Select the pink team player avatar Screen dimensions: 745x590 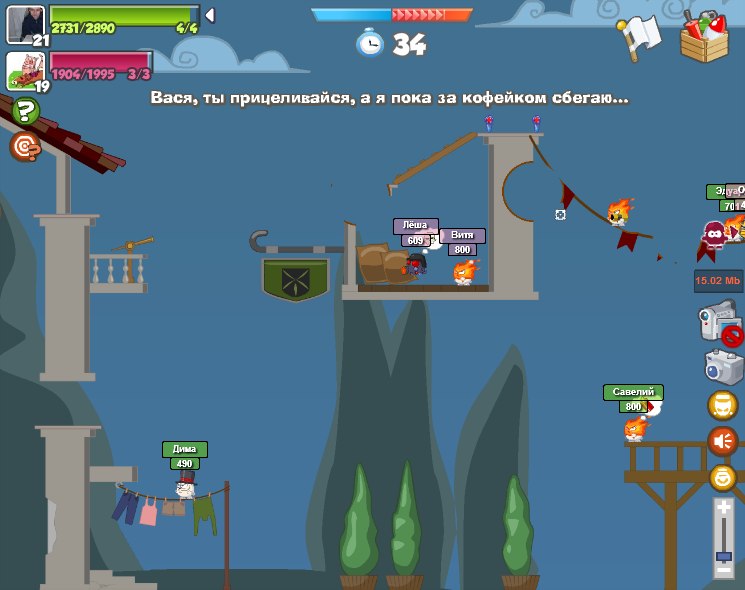point(25,70)
